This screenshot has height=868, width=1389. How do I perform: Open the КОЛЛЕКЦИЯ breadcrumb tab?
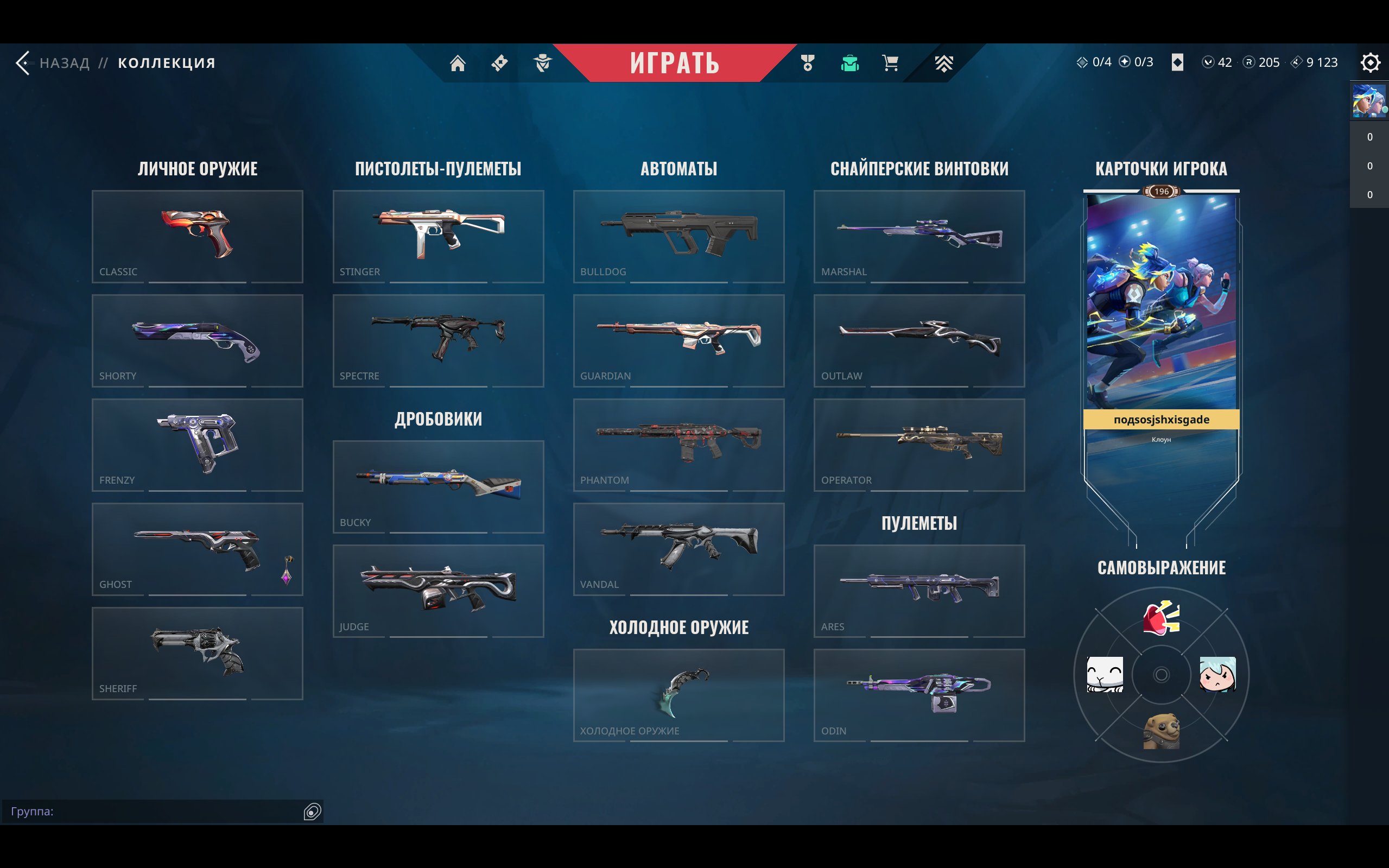click(x=166, y=63)
